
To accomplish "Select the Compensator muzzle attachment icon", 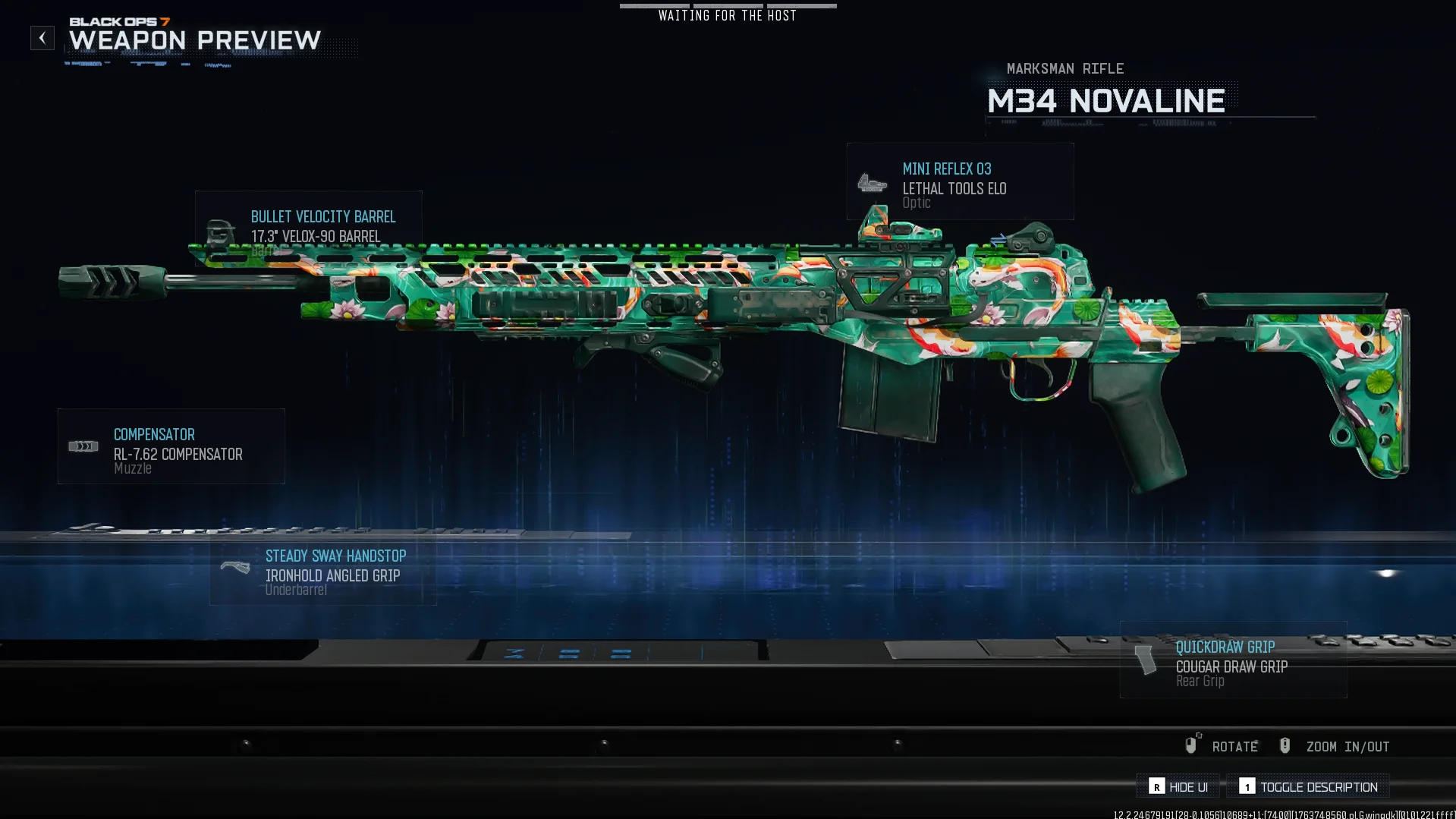I will [x=83, y=446].
